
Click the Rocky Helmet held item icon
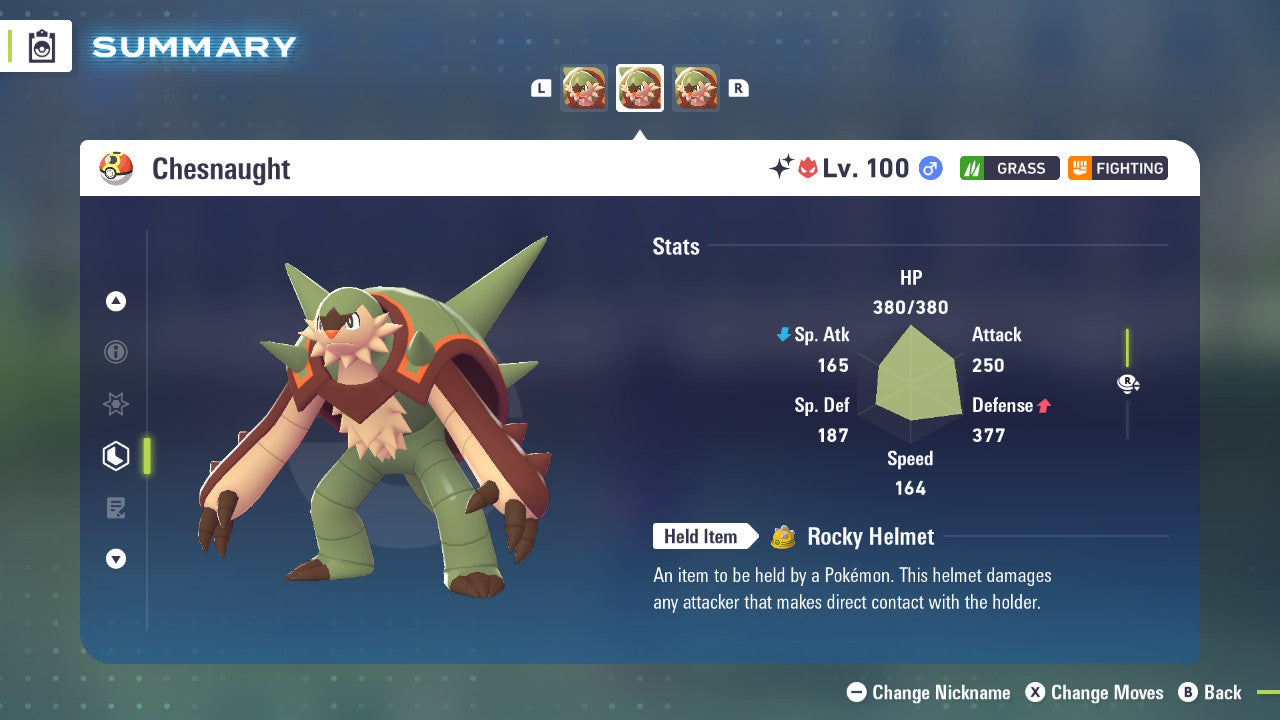coord(781,537)
